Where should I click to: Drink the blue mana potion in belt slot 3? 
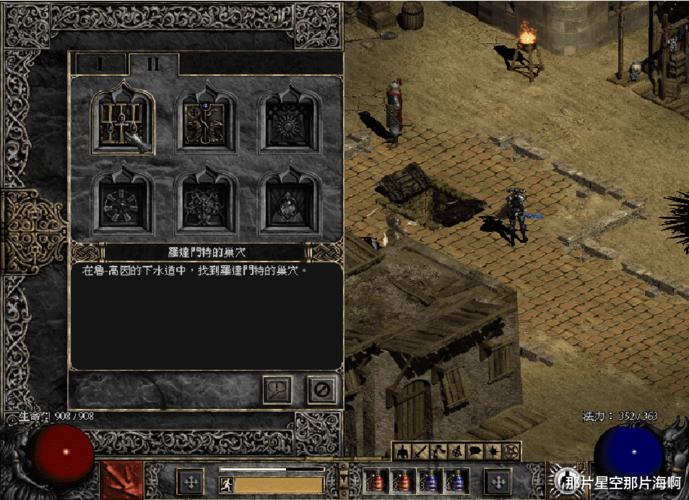click(x=430, y=481)
